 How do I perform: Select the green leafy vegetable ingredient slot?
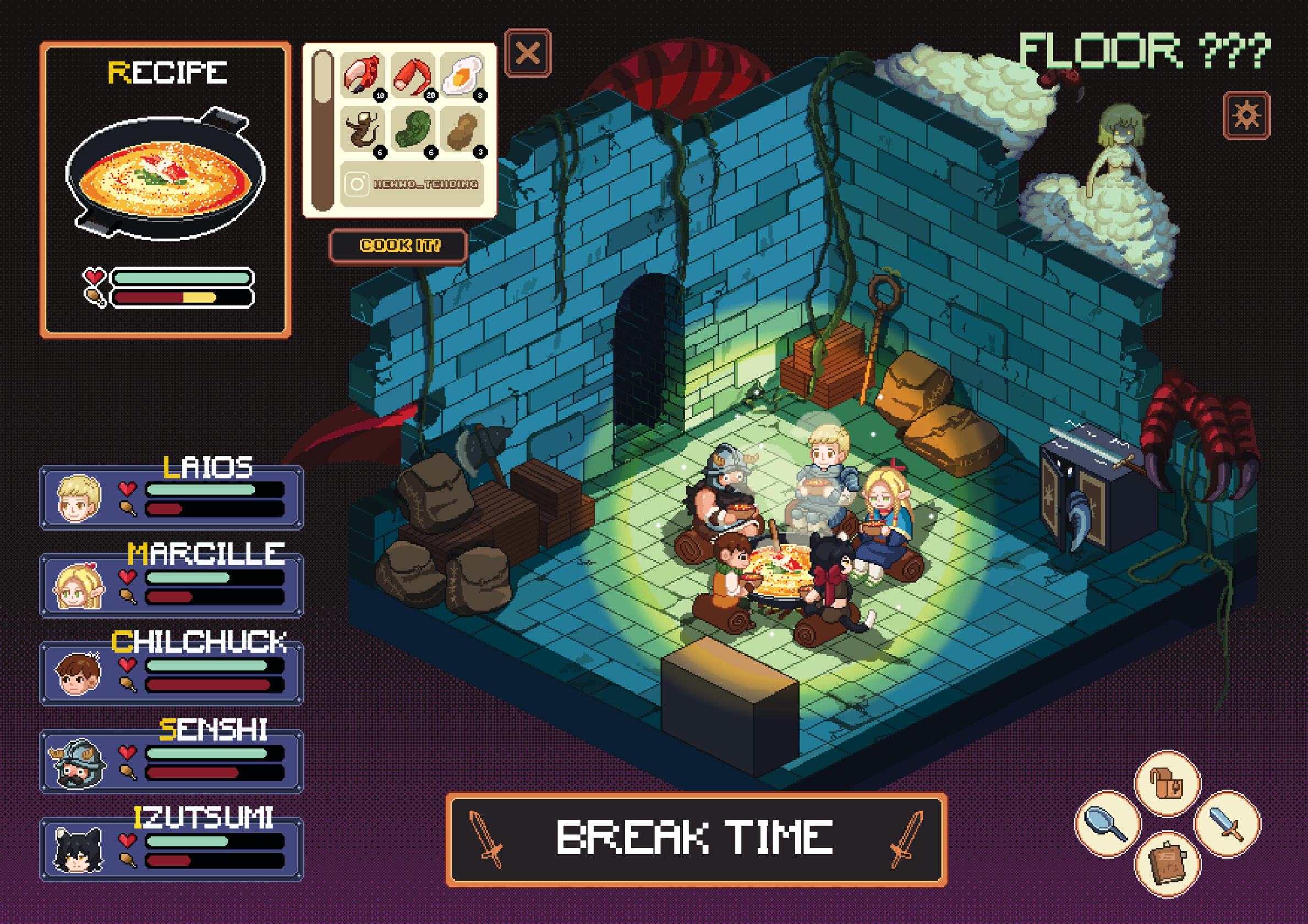[413, 131]
